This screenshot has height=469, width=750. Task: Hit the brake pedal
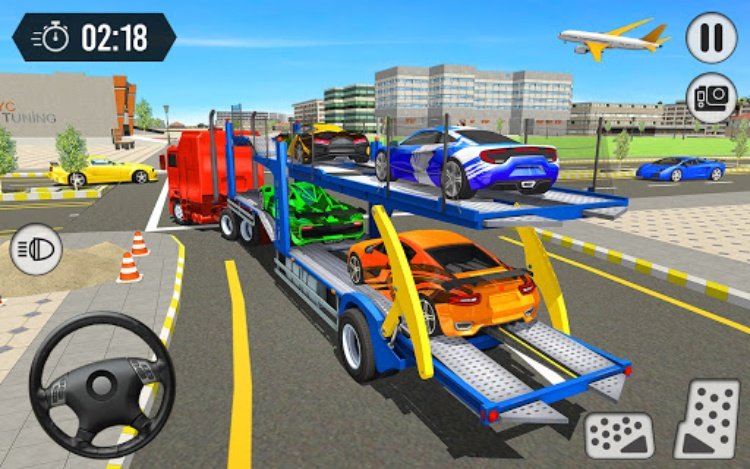pyautogui.click(x=619, y=434)
